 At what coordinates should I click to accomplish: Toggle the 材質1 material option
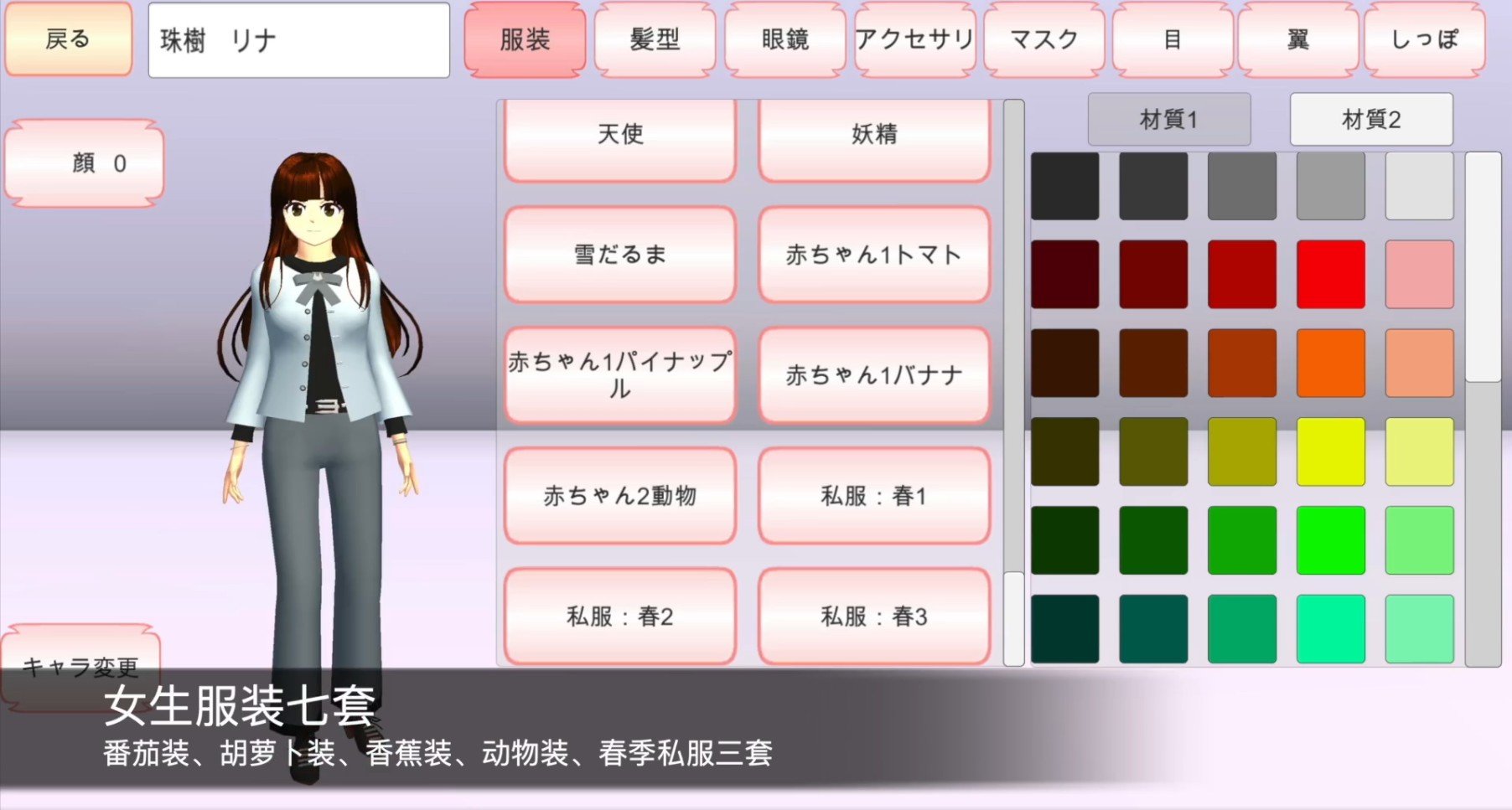tap(1169, 119)
